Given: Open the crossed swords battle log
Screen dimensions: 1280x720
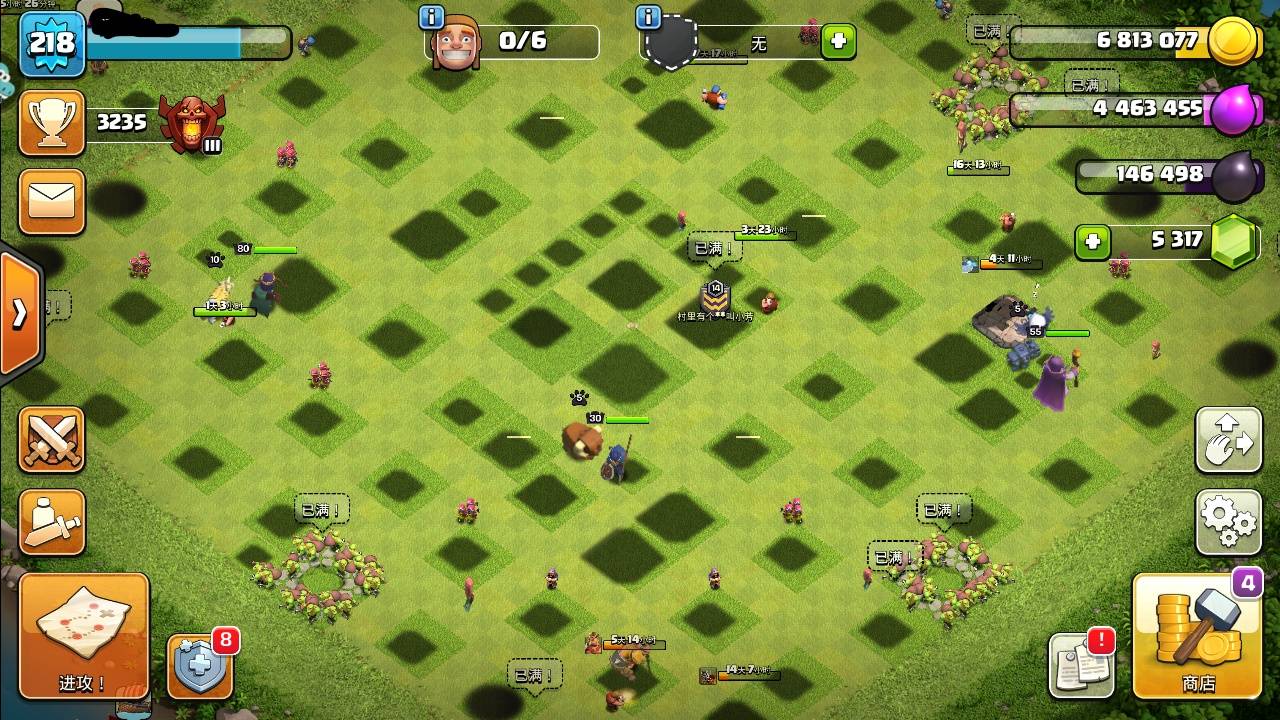Looking at the screenshot, I should click(52, 440).
